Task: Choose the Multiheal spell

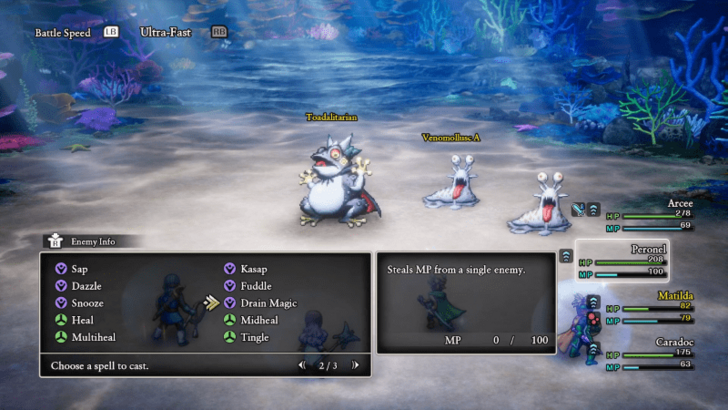Action: (x=92, y=337)
